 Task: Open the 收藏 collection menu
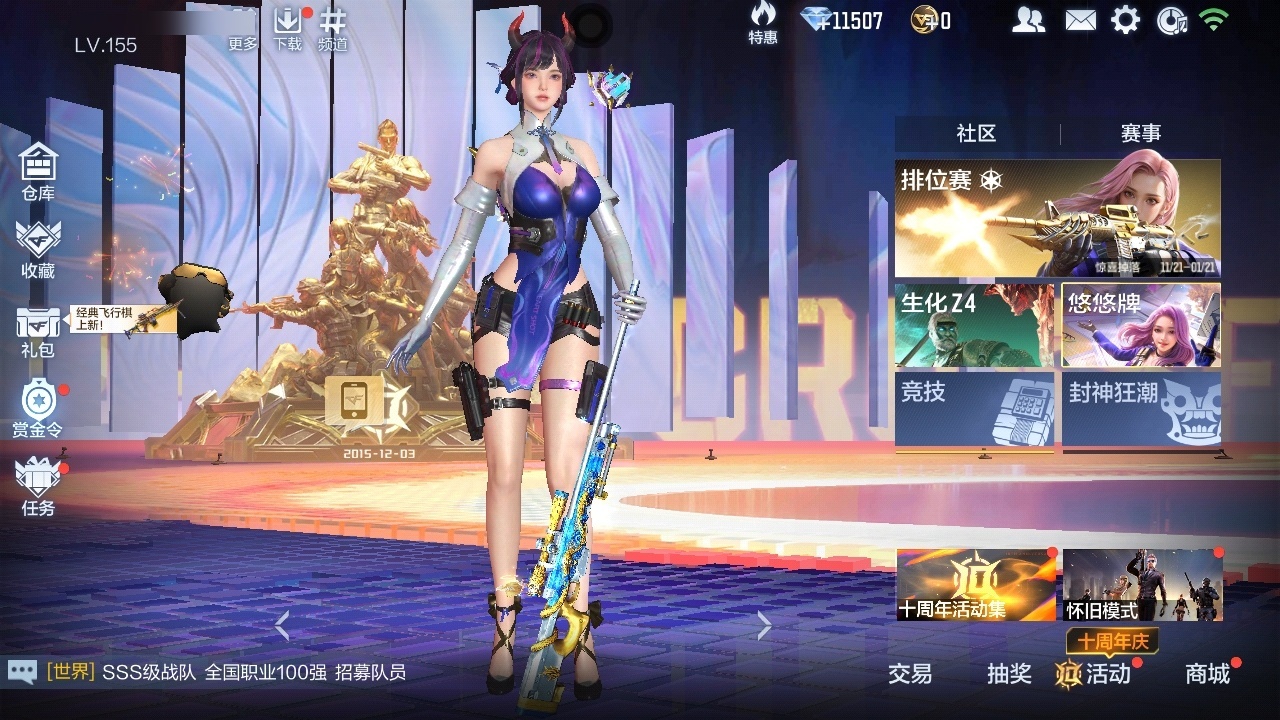[38, 247]
